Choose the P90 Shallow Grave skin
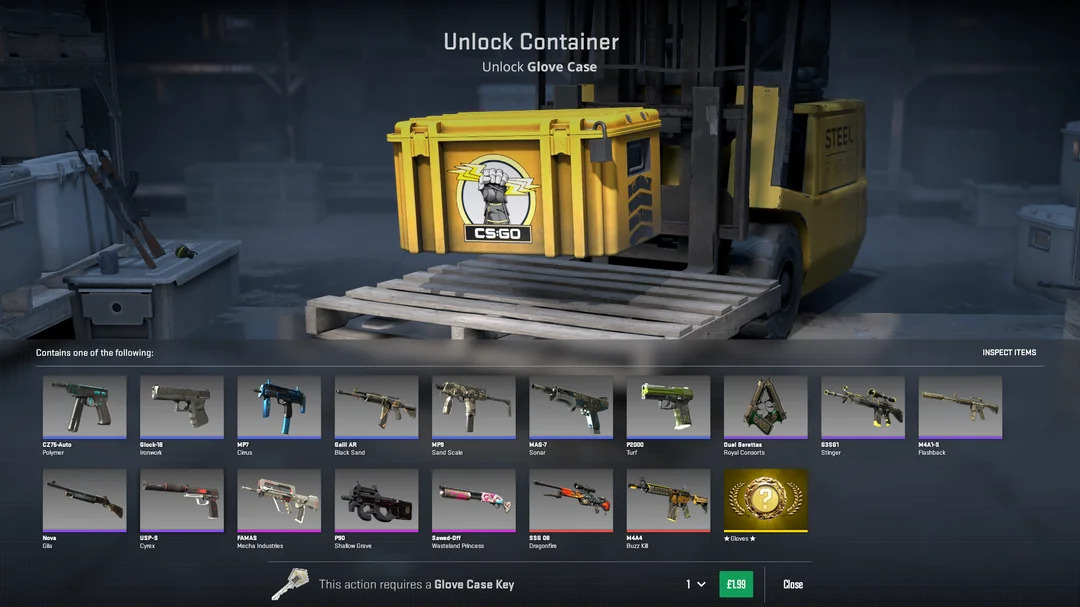 (376, 500)
